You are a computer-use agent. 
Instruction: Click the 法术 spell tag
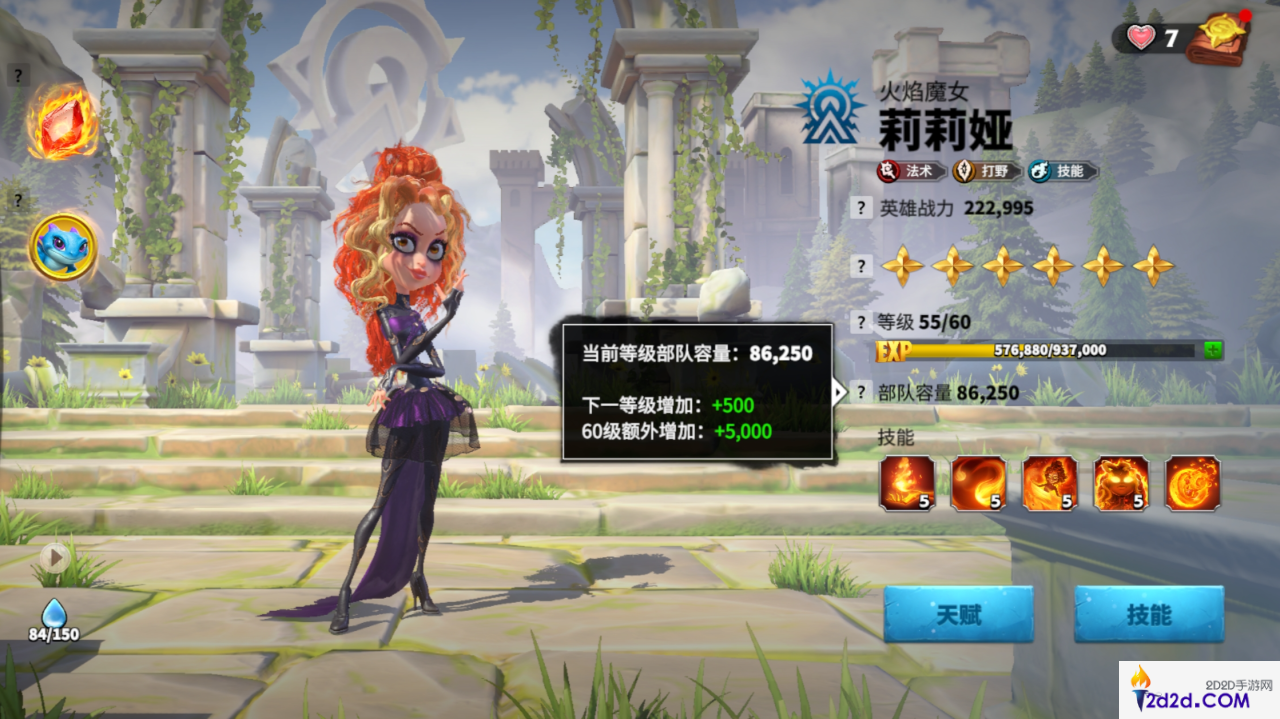(911, 171)
